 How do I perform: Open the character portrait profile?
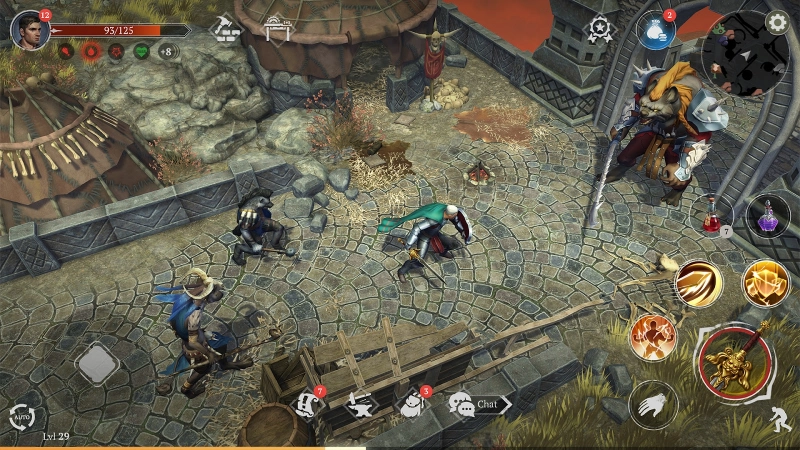click(29, 30)
